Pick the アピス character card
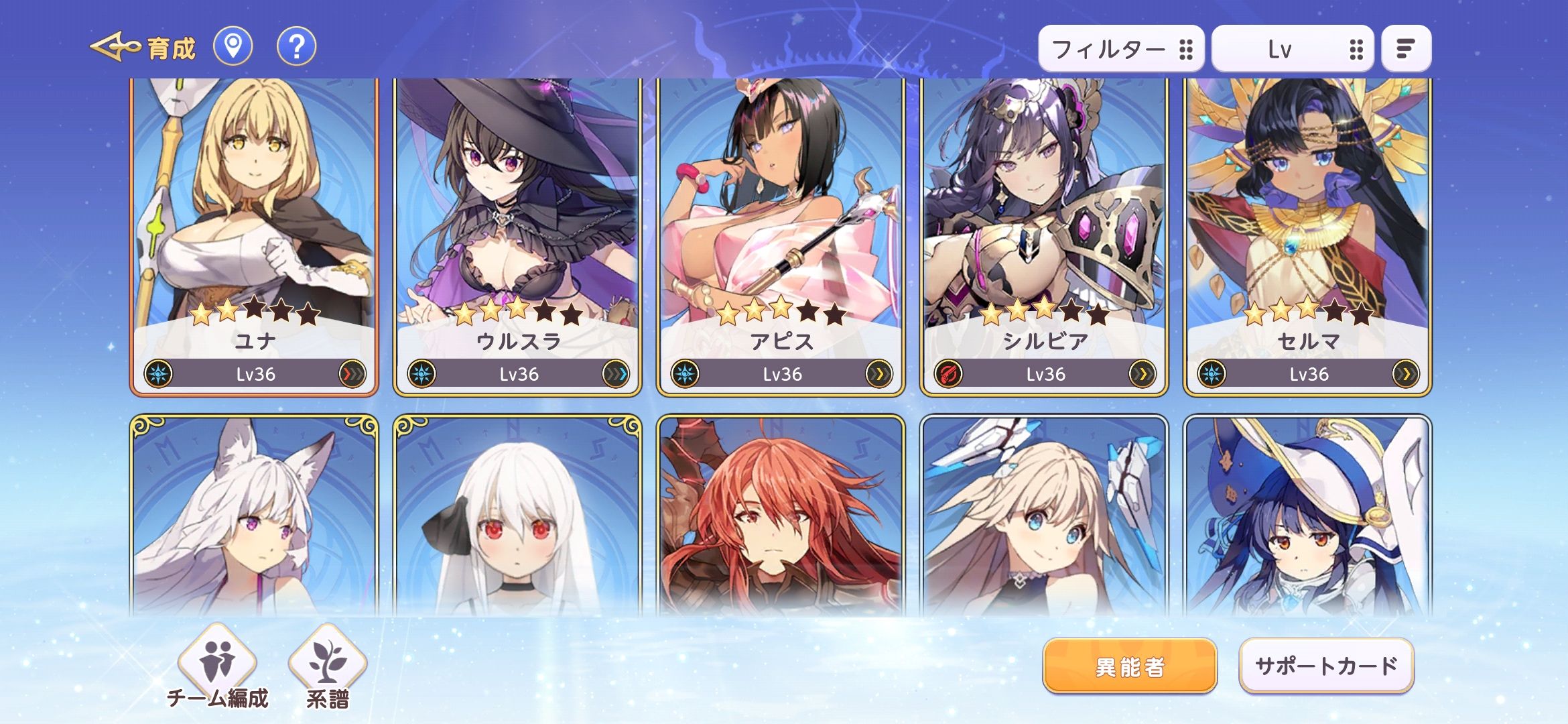The height and width of the screenshot is (724, 1568). tap(781, 235)
